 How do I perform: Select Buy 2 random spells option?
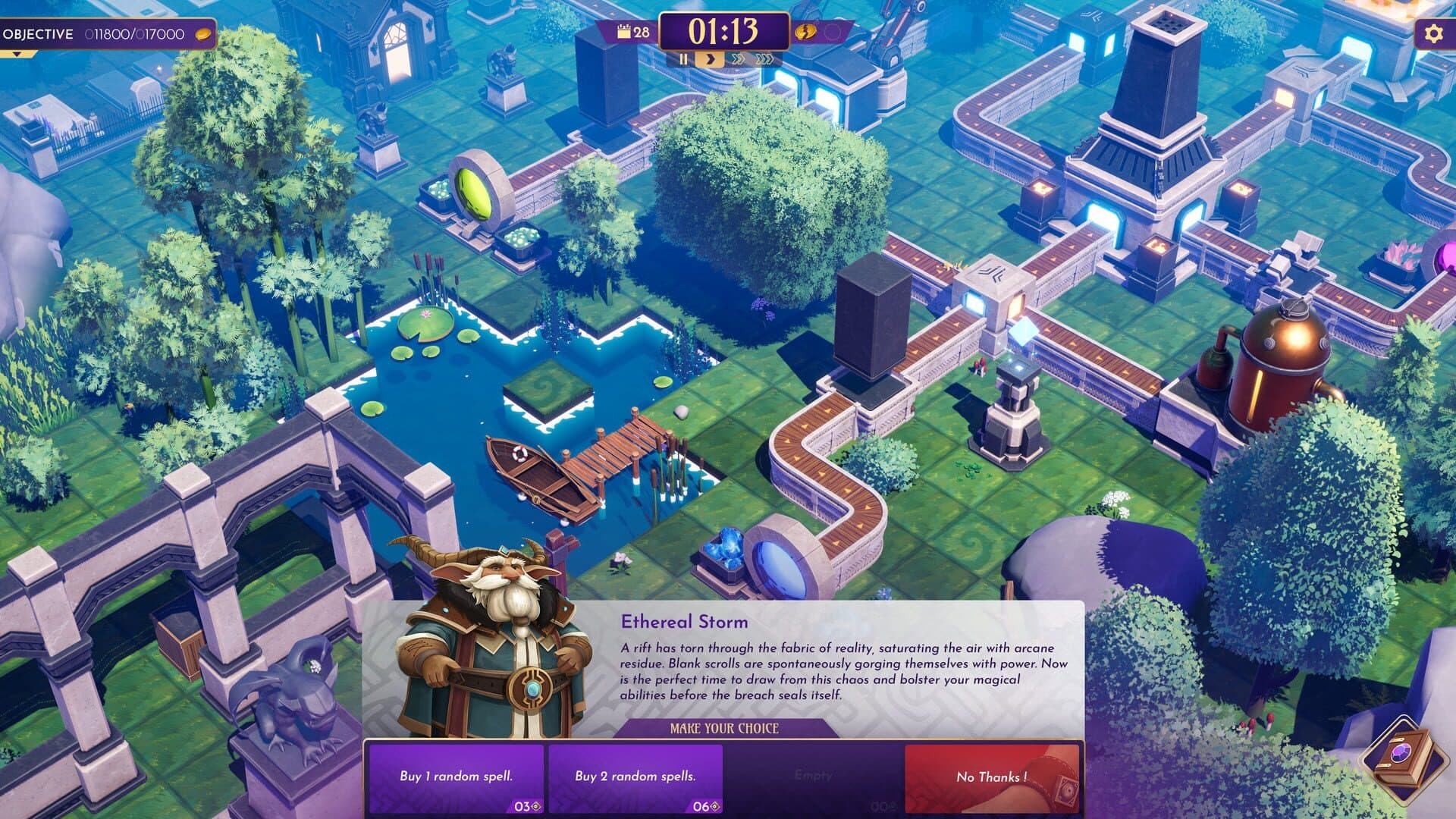point(635,776)
